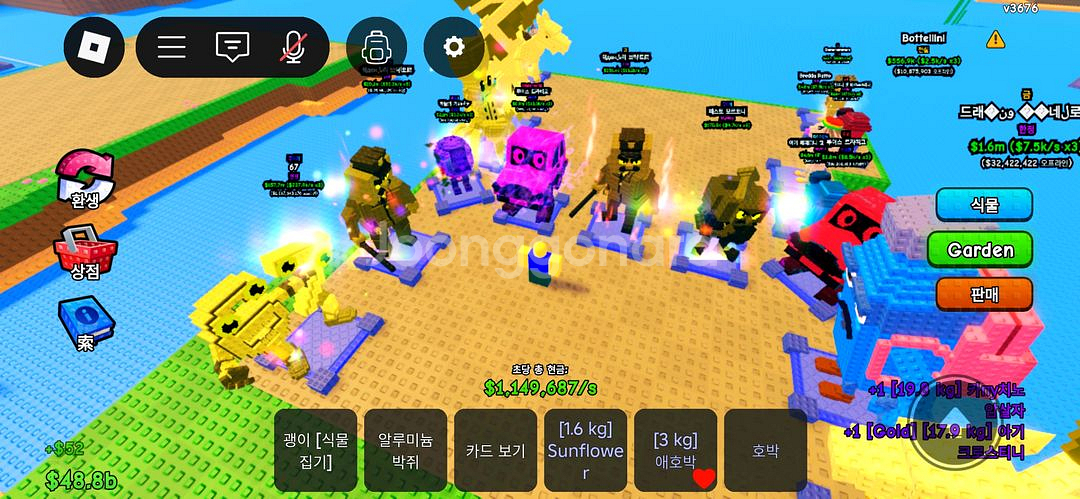Open the blue info book index

(x=85, y=324)
